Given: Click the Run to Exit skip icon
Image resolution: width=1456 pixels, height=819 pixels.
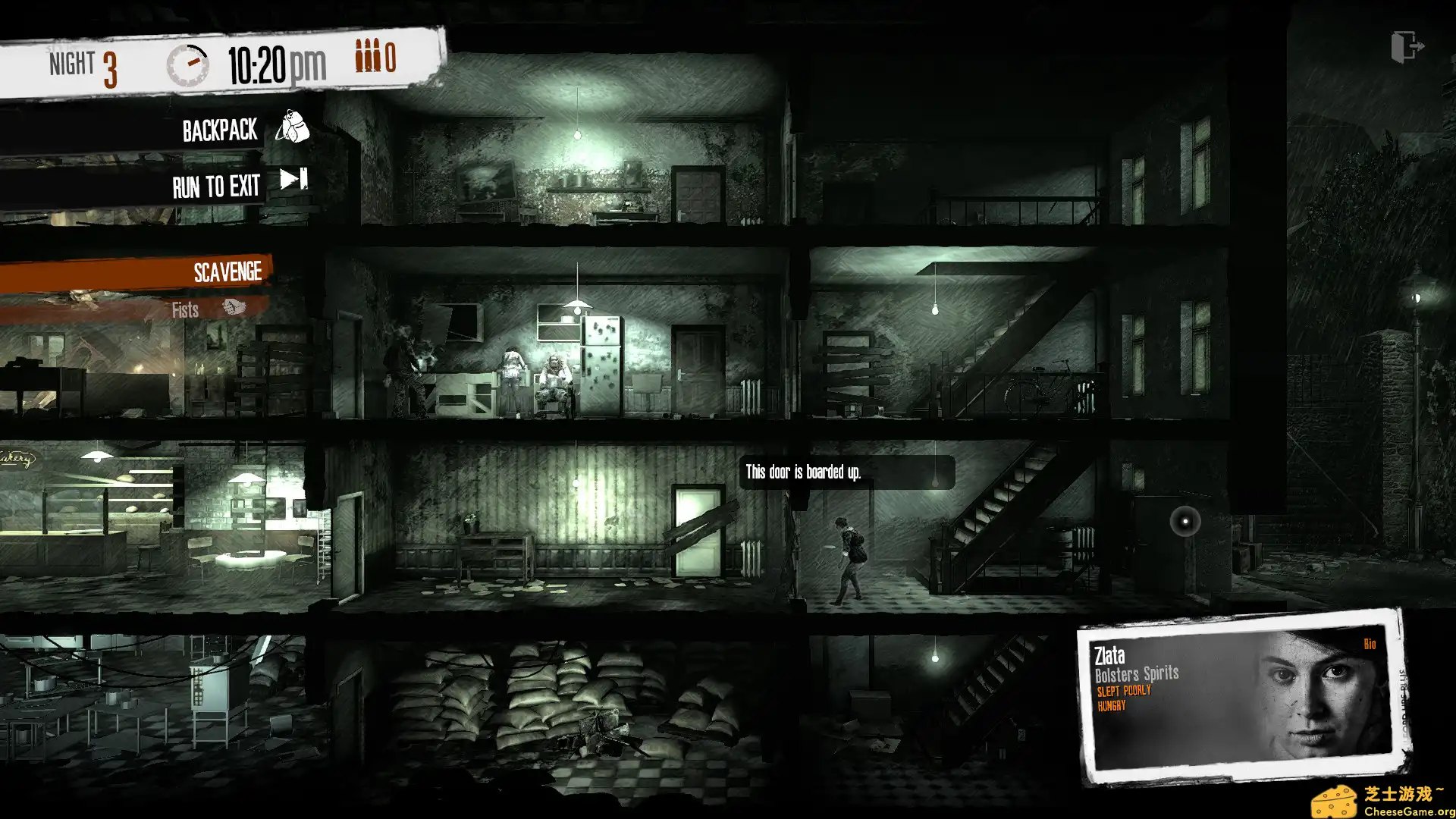Looking at the screenshot, I should pos(292,180).
